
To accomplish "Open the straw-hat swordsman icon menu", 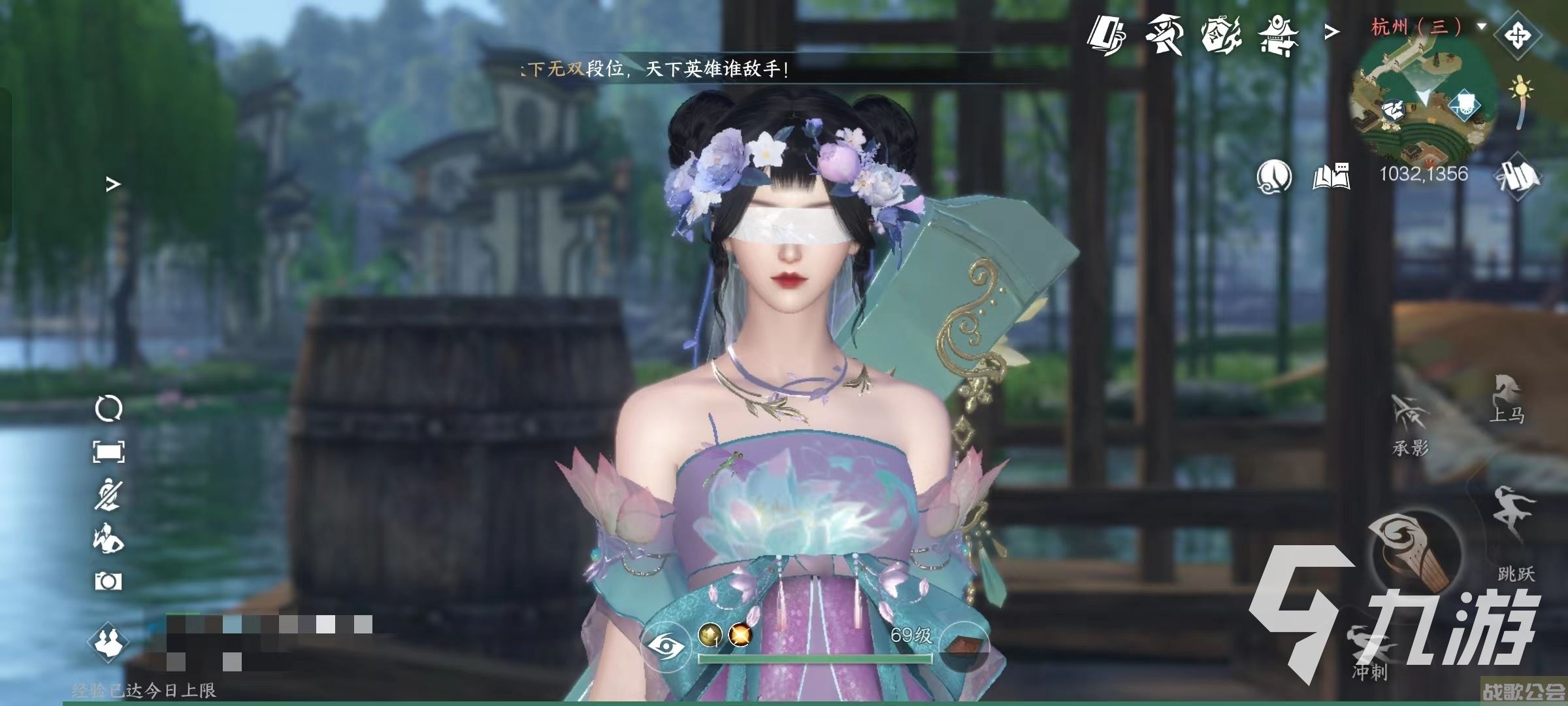I will (x=1164, y=34).
